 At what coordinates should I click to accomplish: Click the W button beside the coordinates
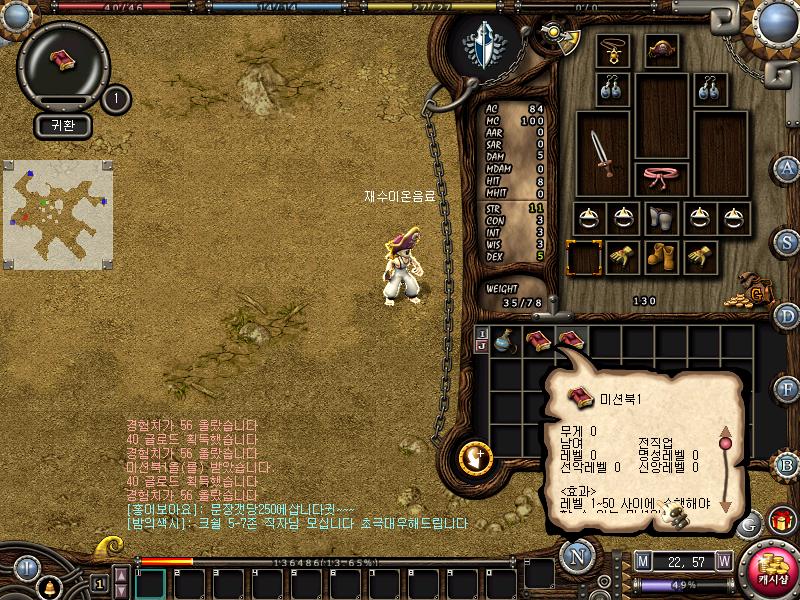coord(723,561)
